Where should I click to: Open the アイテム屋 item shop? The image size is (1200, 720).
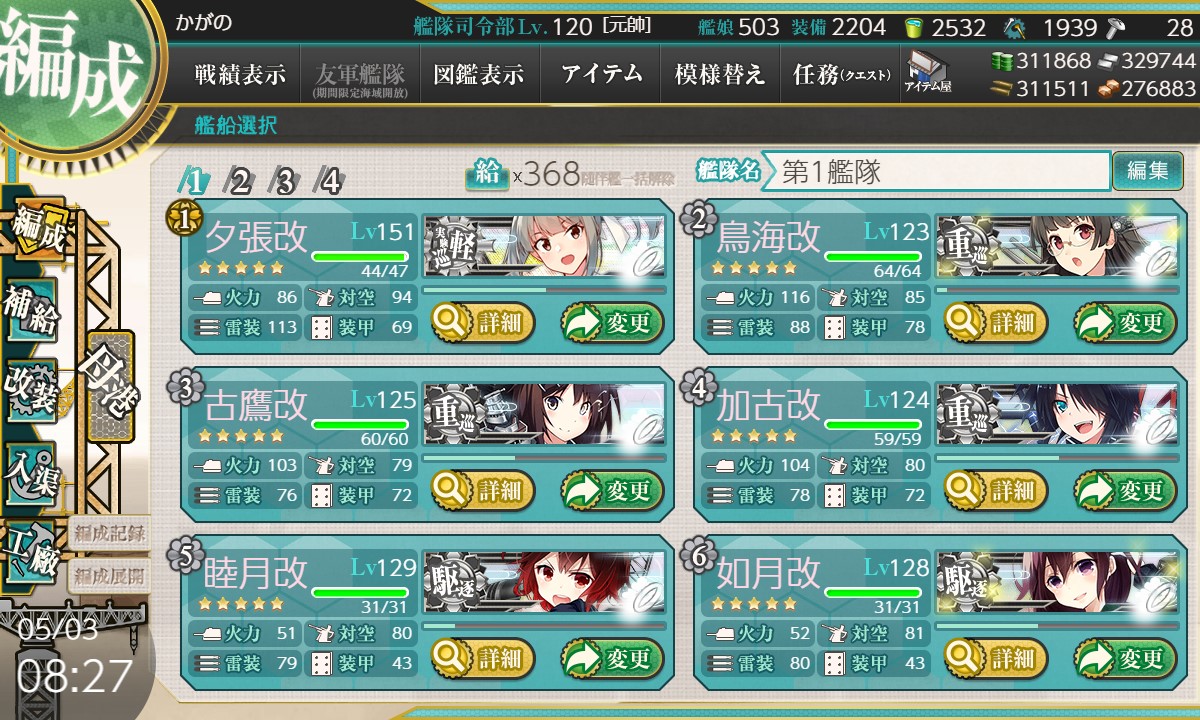927,72
